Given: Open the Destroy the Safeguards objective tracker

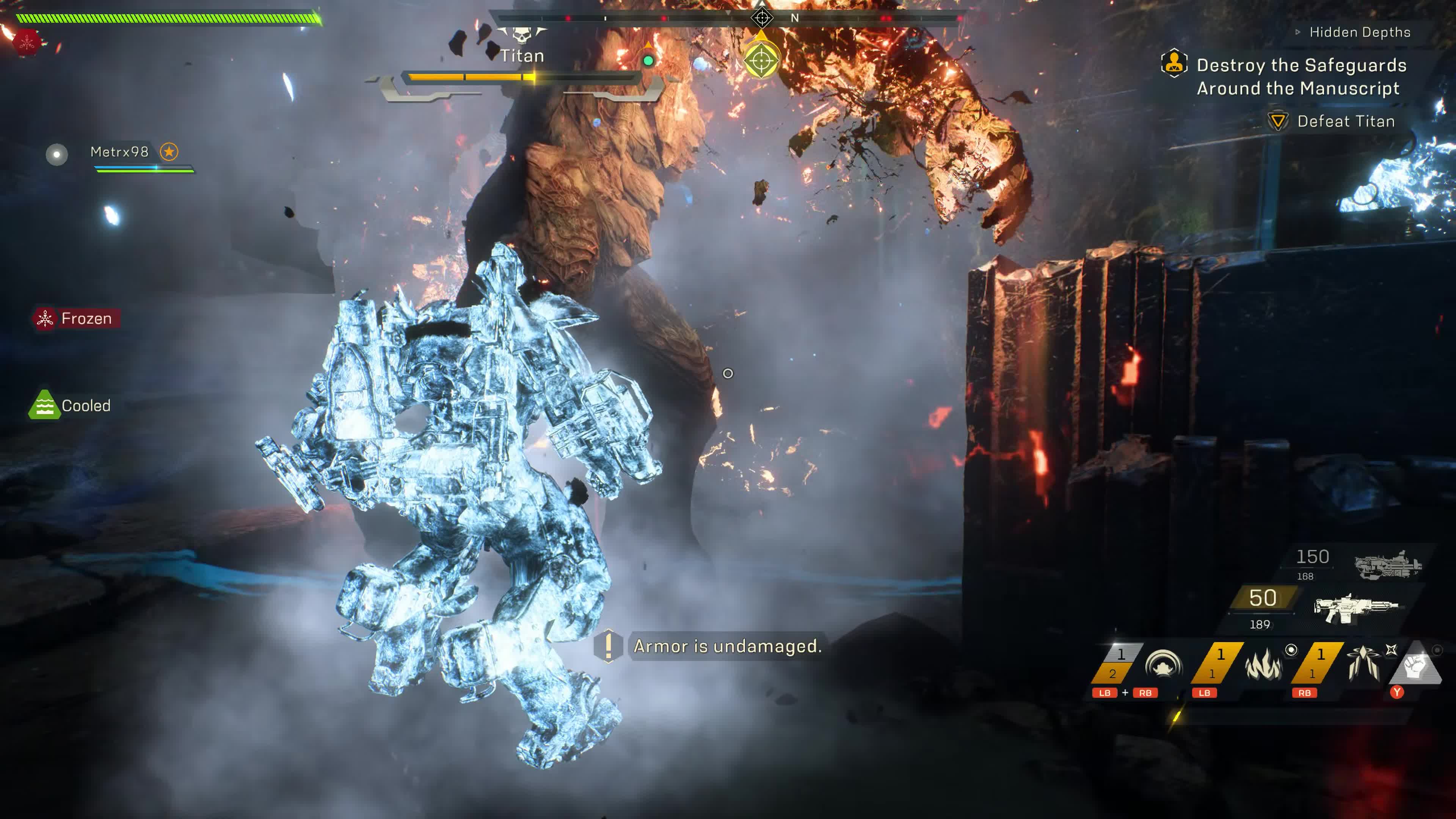Looking at the screenshot, I should click(1301, 76).
